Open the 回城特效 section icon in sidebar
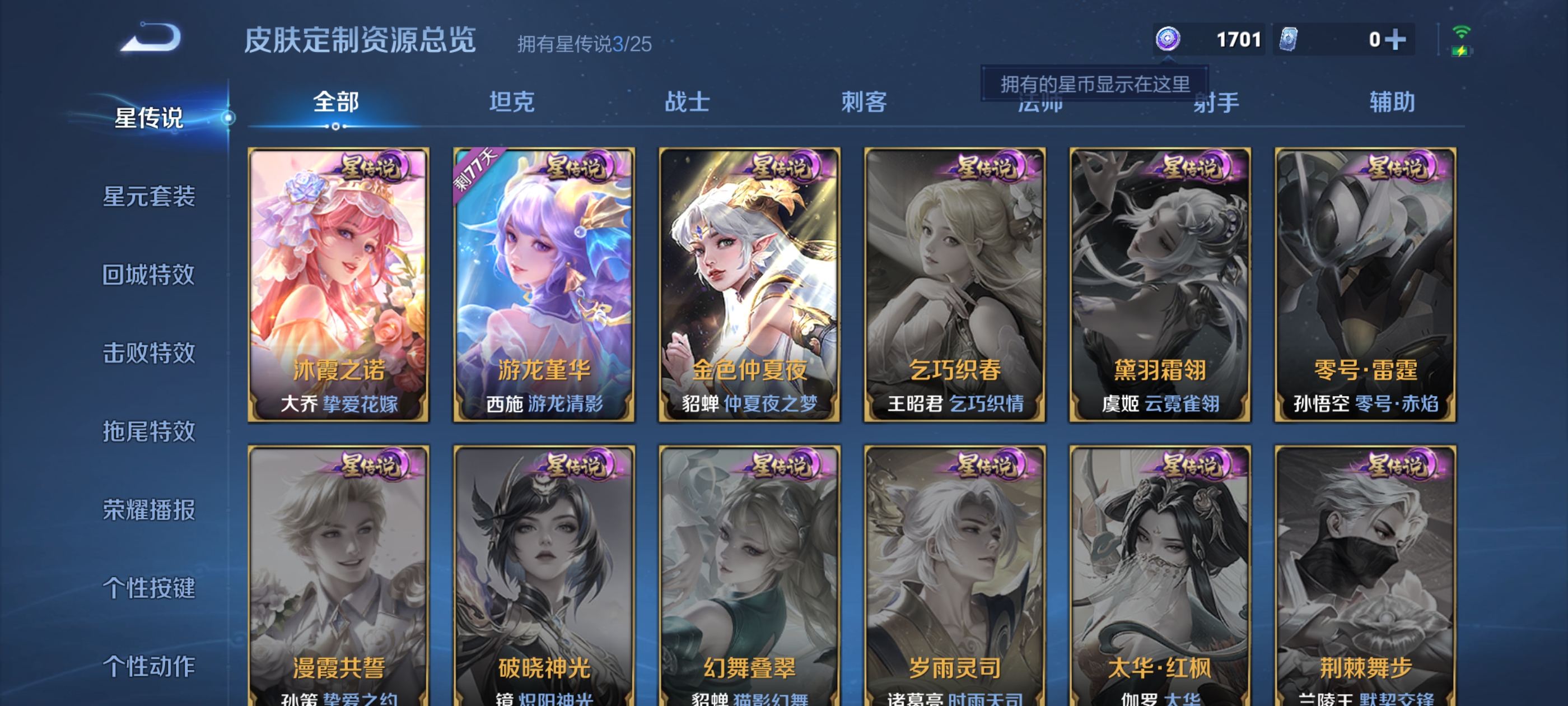 pos(148,276)
